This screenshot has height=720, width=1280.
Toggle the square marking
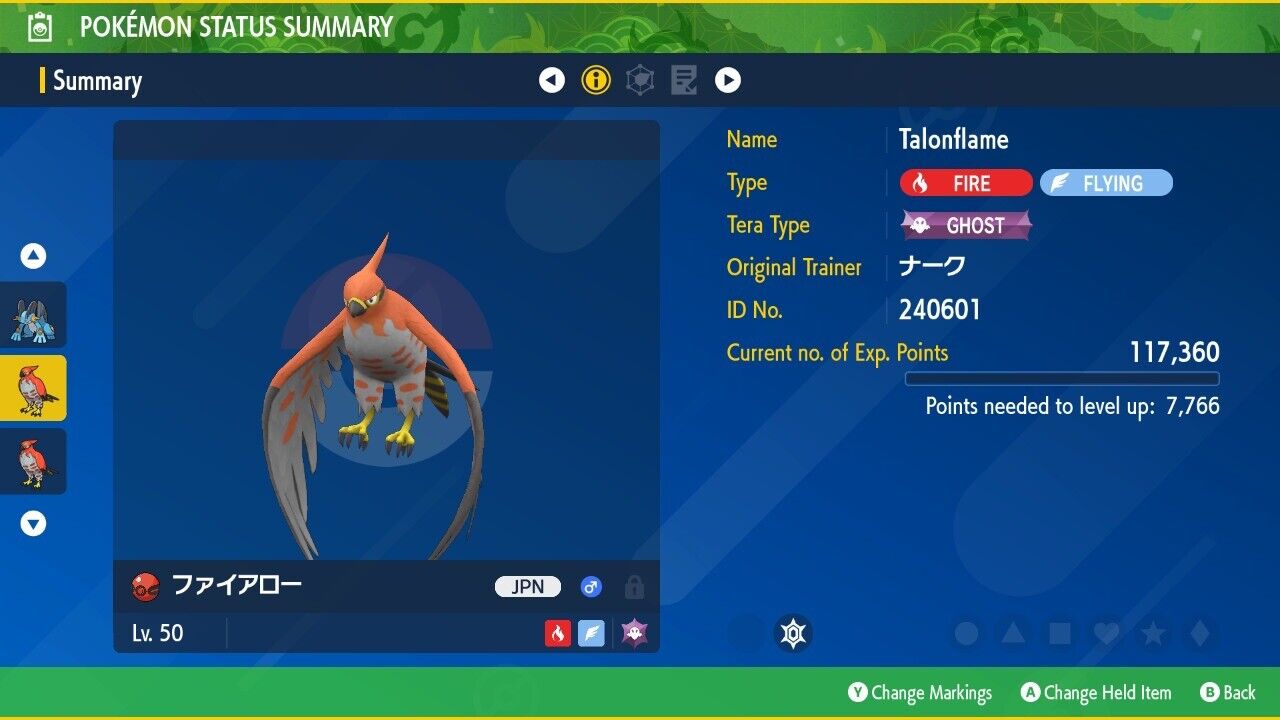[1059, 633]
